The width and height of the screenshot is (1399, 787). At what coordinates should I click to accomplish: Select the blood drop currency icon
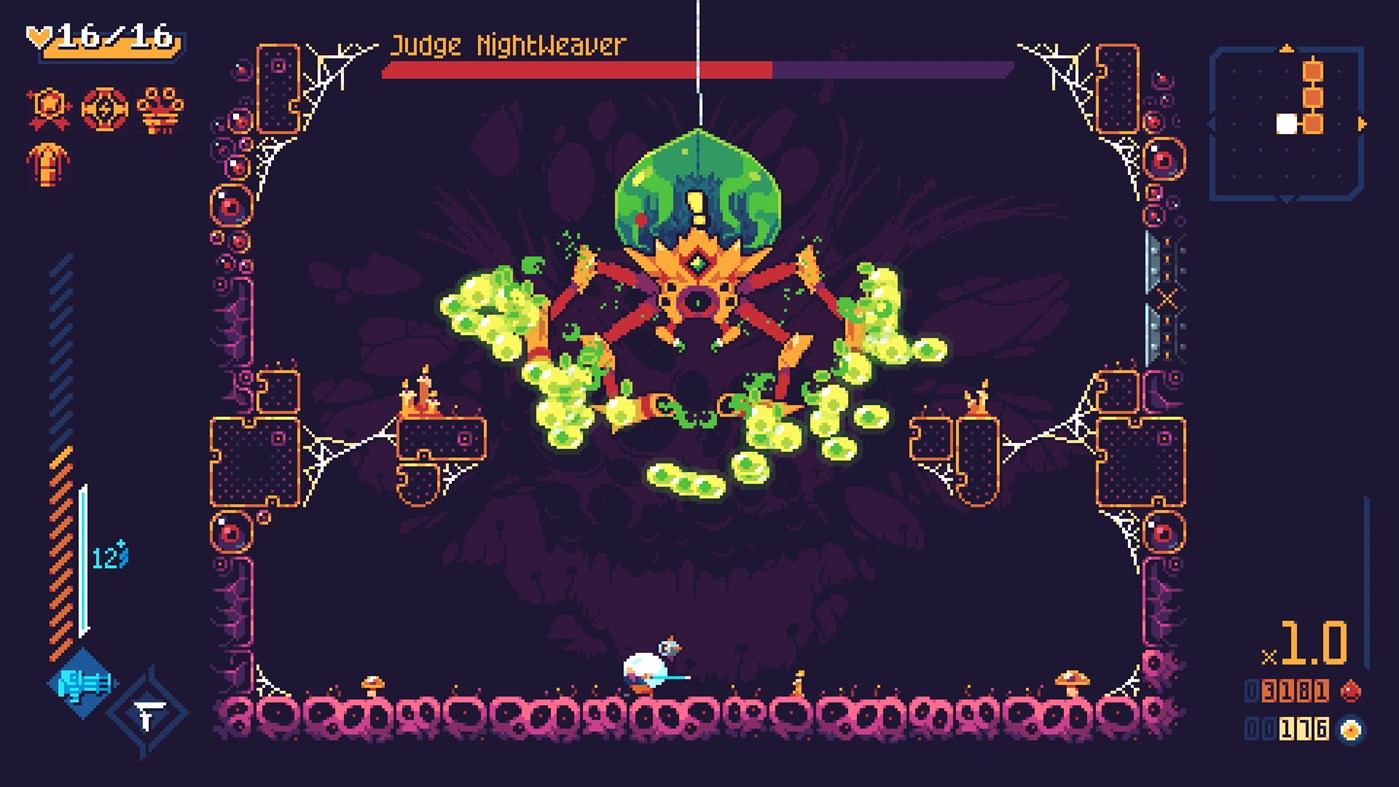tap(1352, 690)
